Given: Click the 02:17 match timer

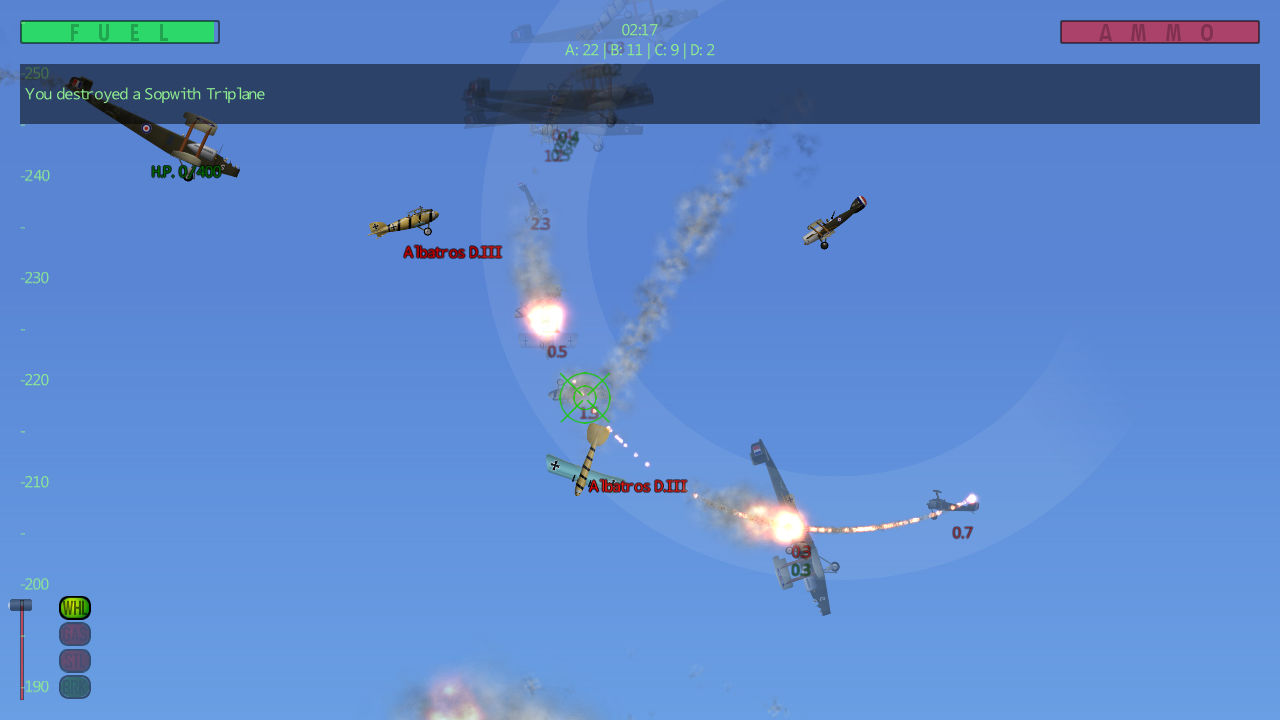Looking at the screenshot, I should pos(640,30).
